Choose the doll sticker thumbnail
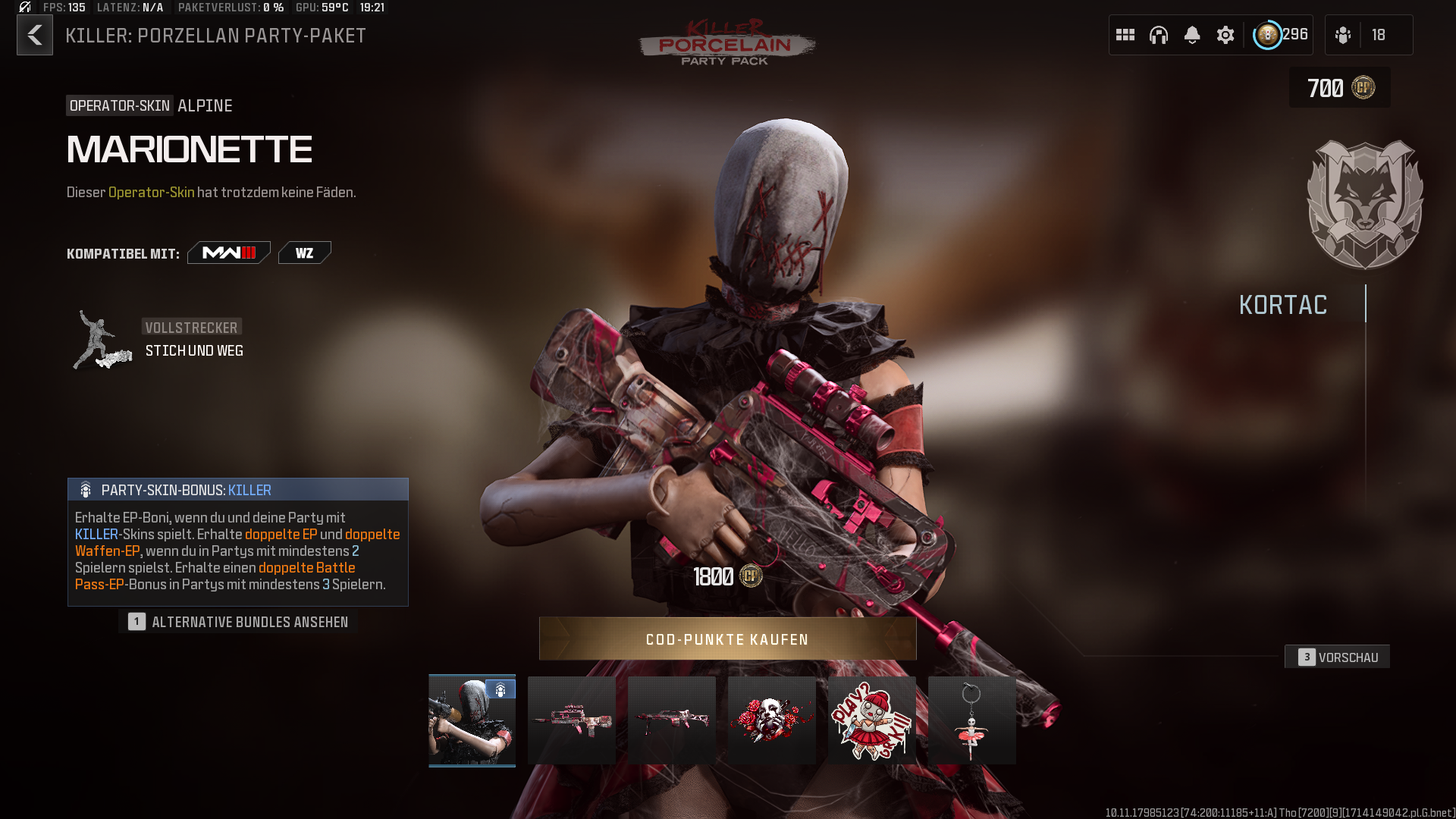 coord(871,720)
